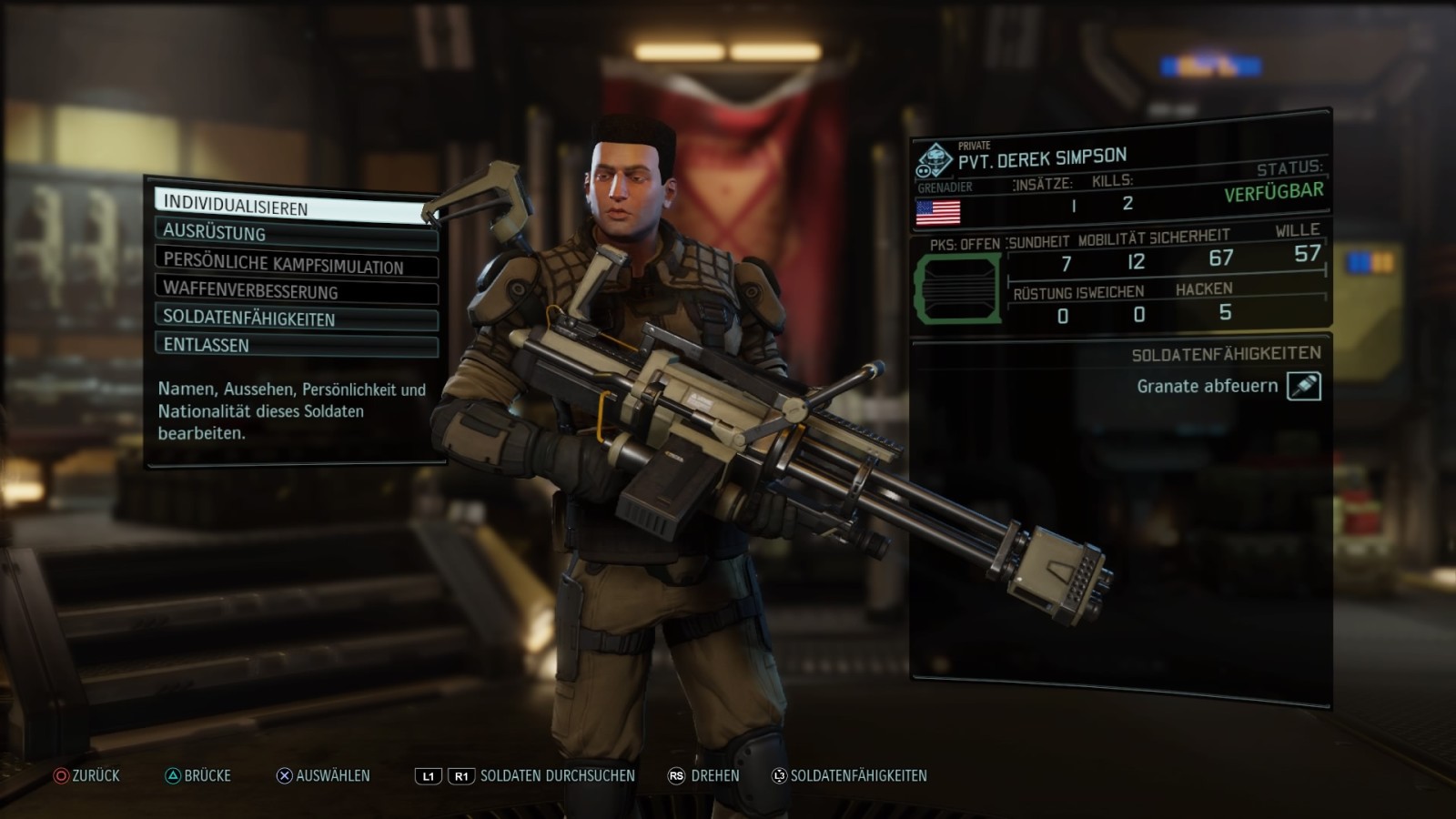
Task: Select the empty PKS slot
Action: coord(958,289)
